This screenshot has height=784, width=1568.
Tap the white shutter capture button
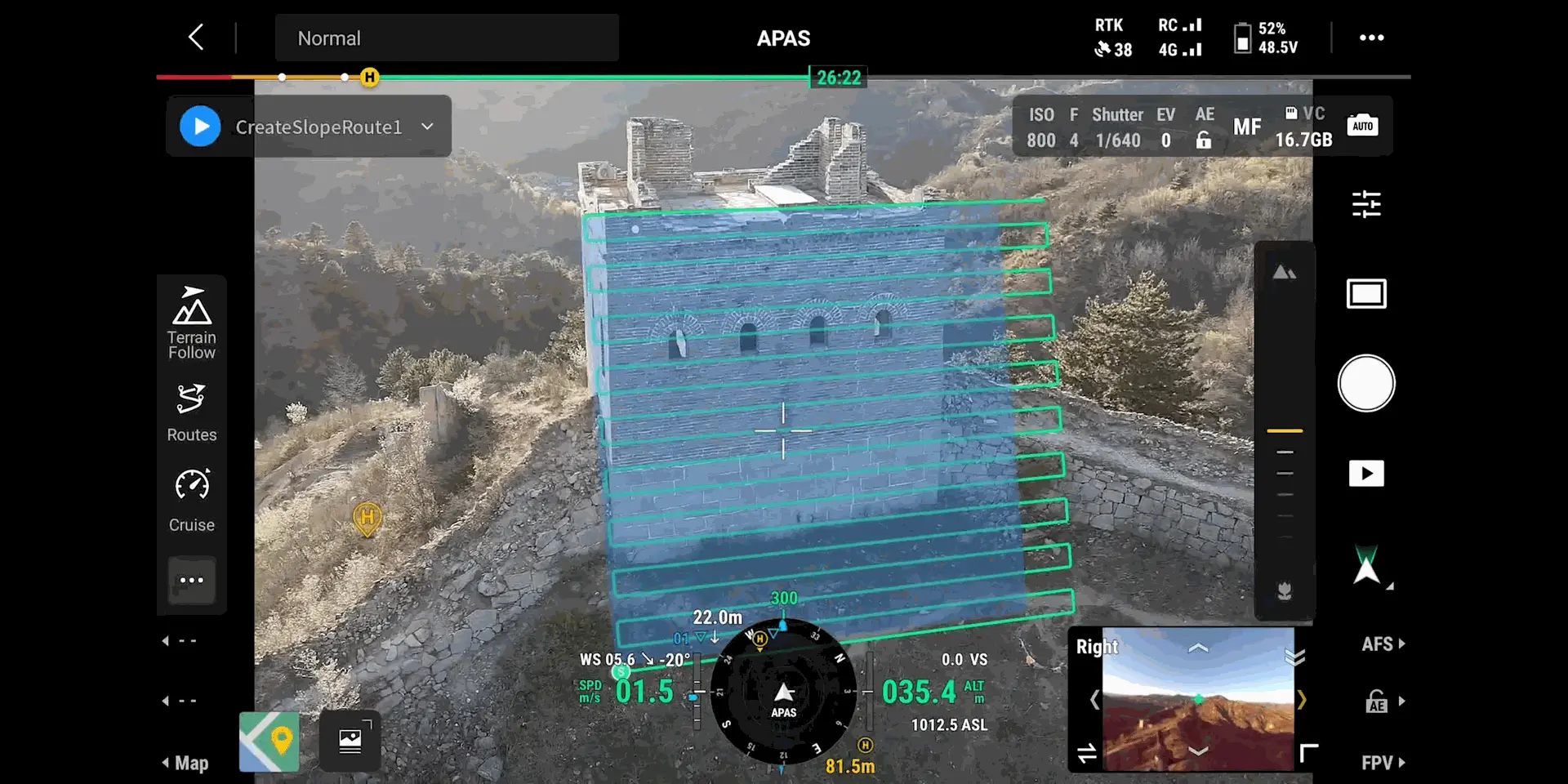pos(1365,383)
